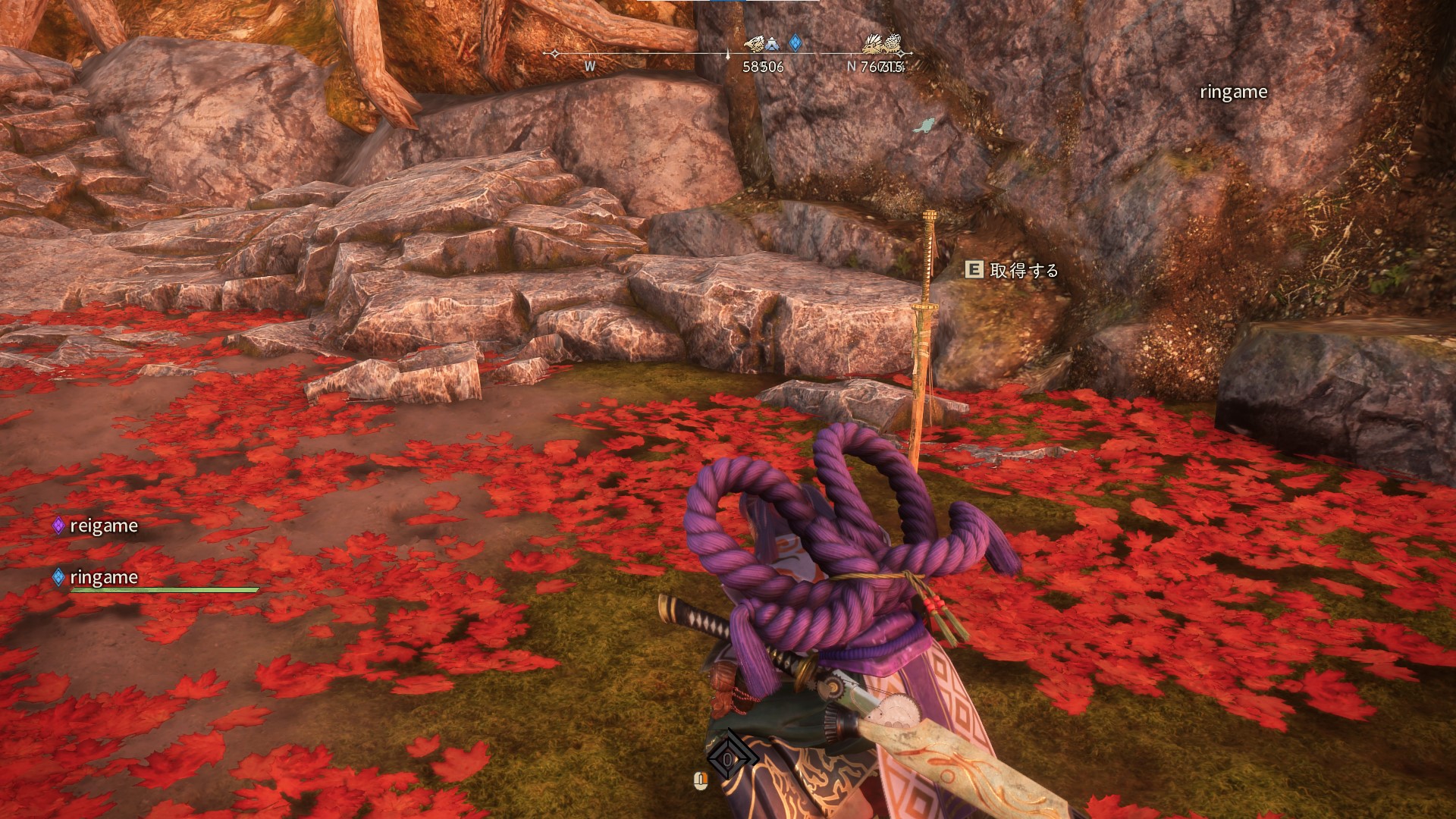Select party member ringame in the list
This screenshot has height=819, width=1456.
point(103,578)
